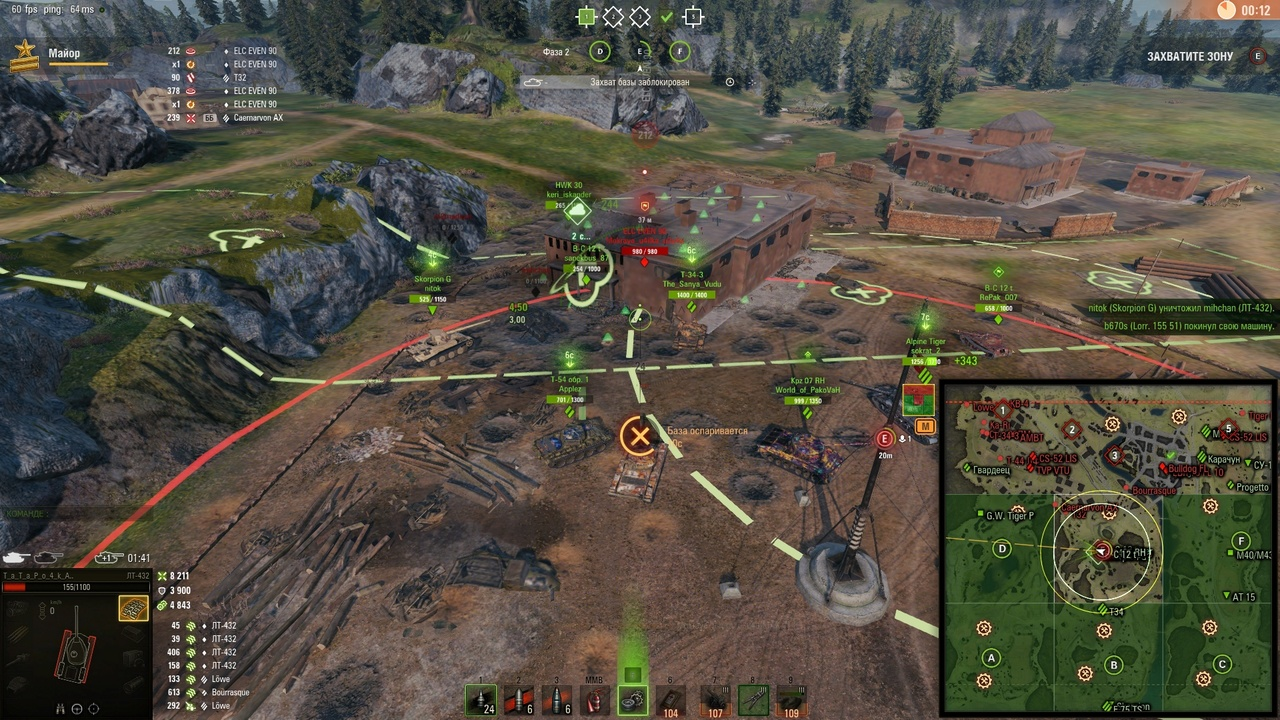This screenshot has height=720, width=1280.
Task: Select phase objective marker number 1
Action: pos(587,17)
